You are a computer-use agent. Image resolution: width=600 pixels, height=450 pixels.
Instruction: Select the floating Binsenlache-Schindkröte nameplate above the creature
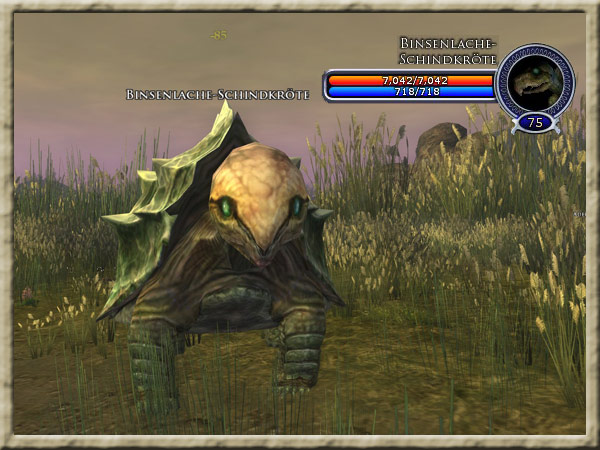pyautogui.click(x=217, y=94)
